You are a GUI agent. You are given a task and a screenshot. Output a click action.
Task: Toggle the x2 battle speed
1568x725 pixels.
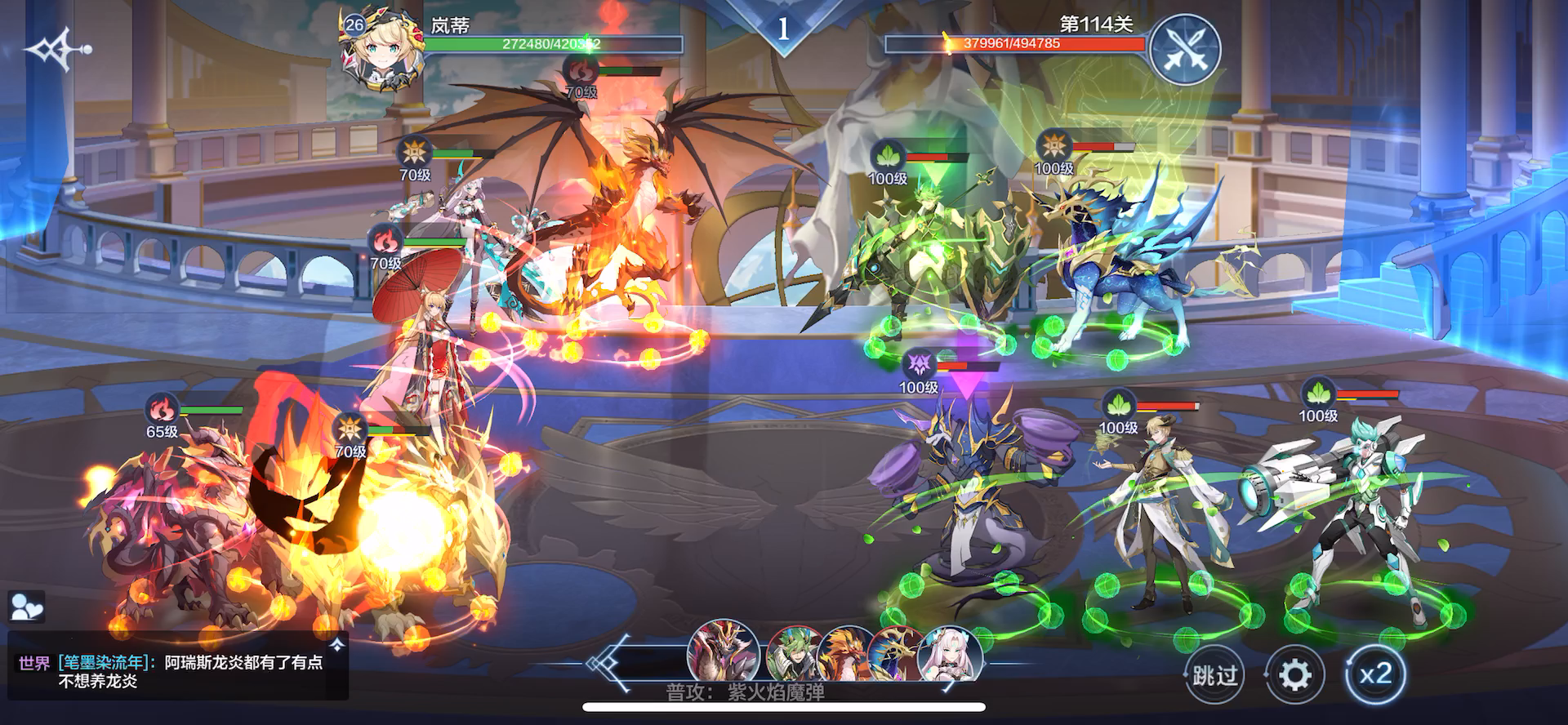1374,674
